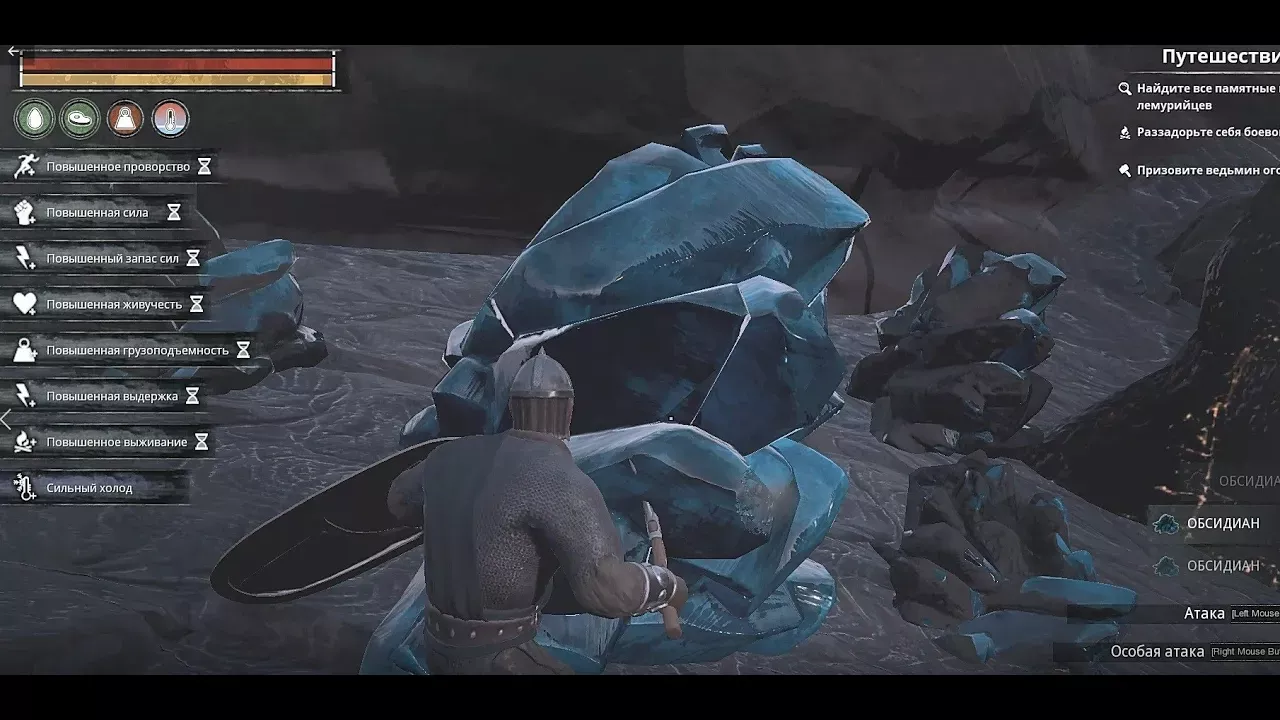Click the Повышенная выдержка buff
Viewport: 1280px width, 720px height.
[106, 397]
